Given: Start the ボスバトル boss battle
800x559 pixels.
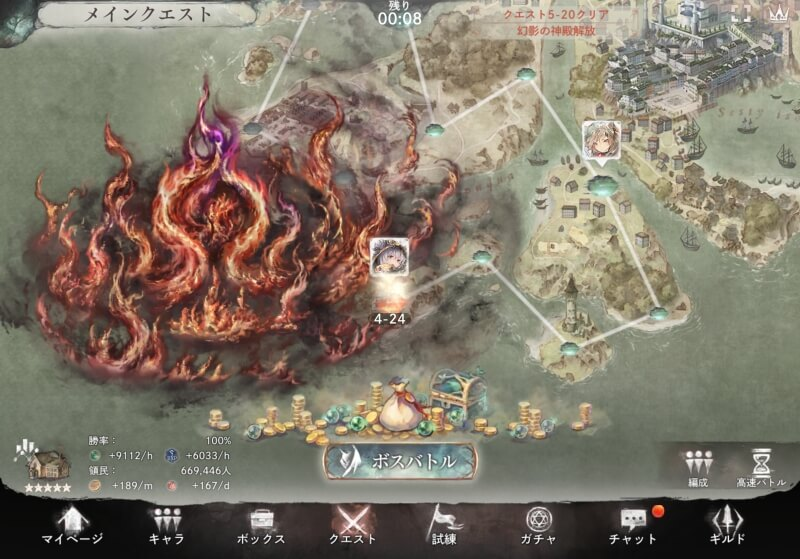Looking at the screenshot, I should (400, 460).
